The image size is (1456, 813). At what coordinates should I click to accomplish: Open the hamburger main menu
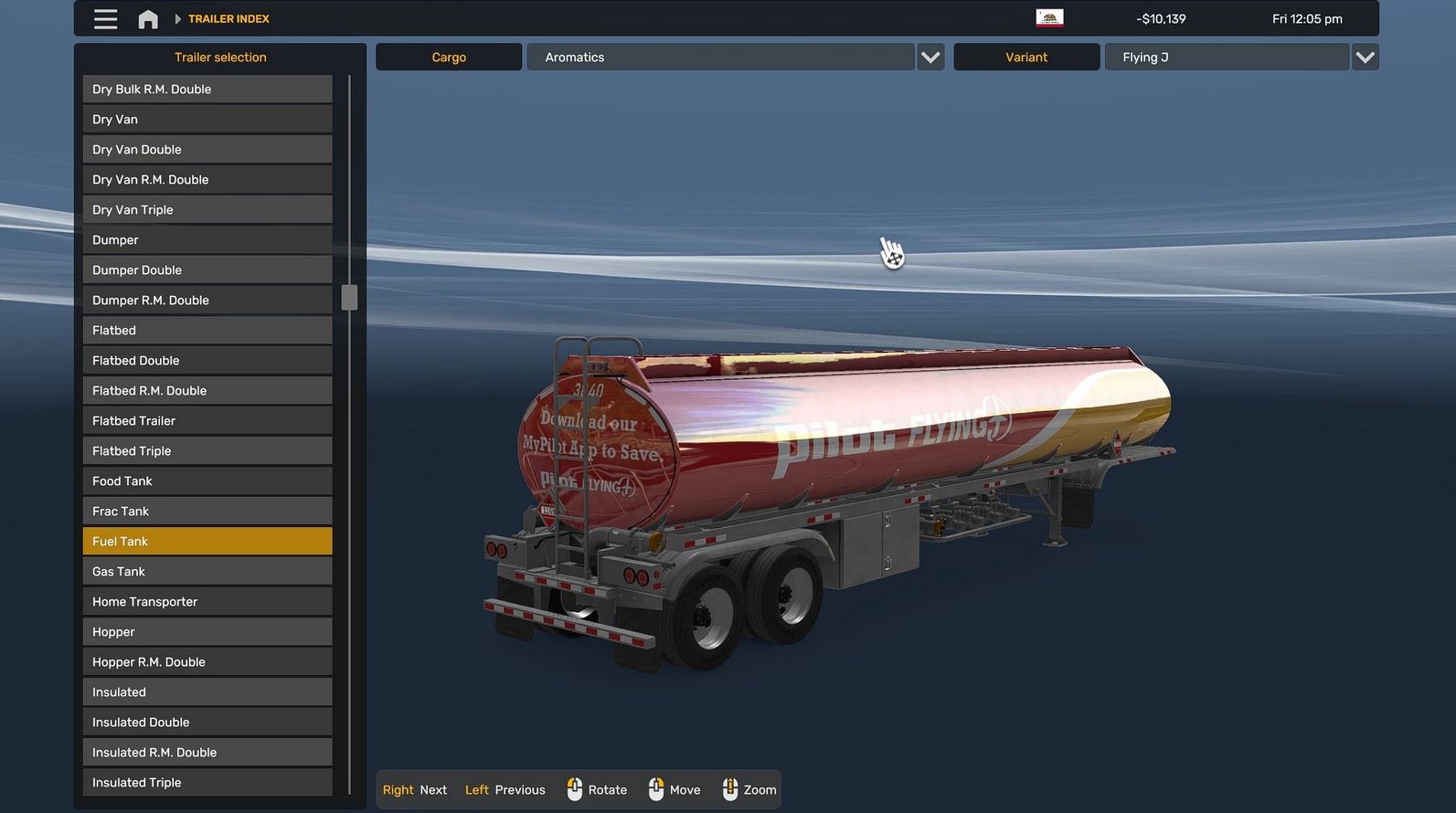105,19
